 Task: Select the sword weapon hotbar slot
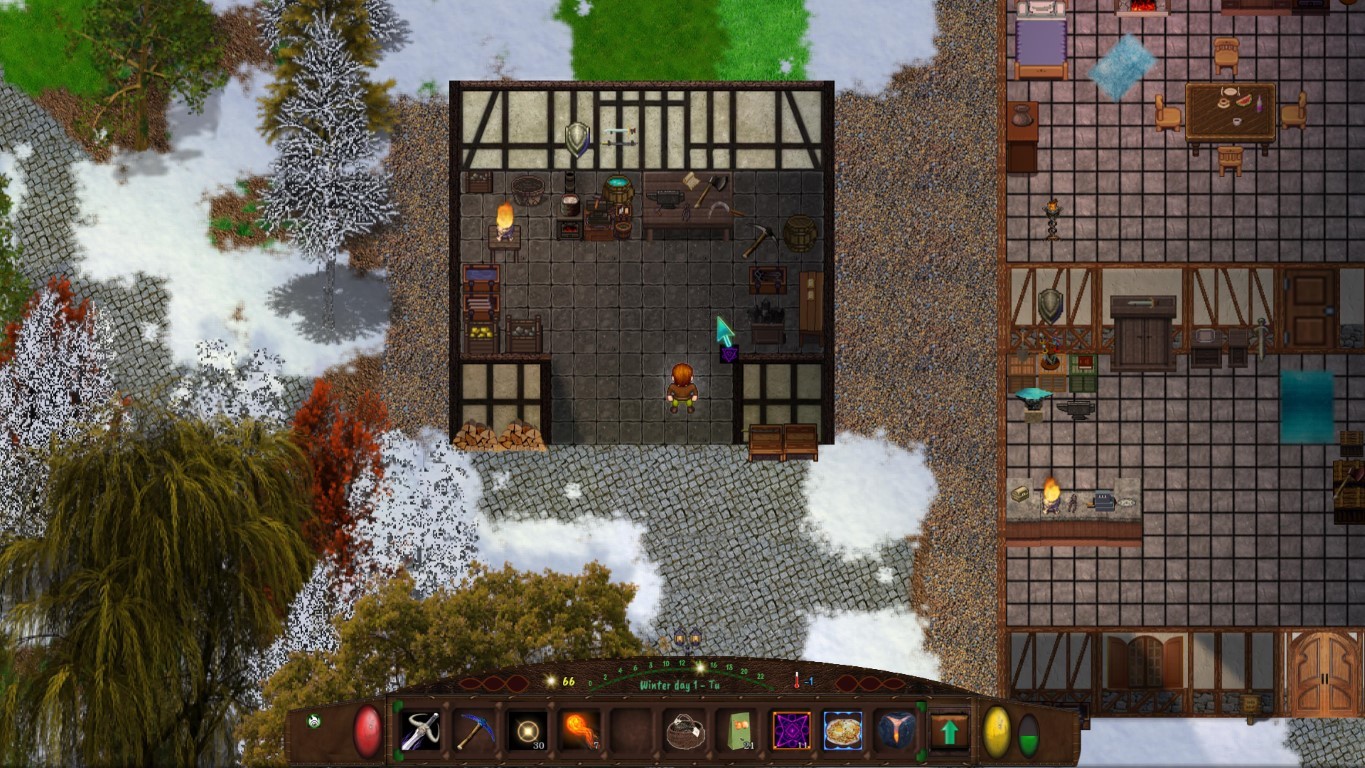[x=421, y=731]
